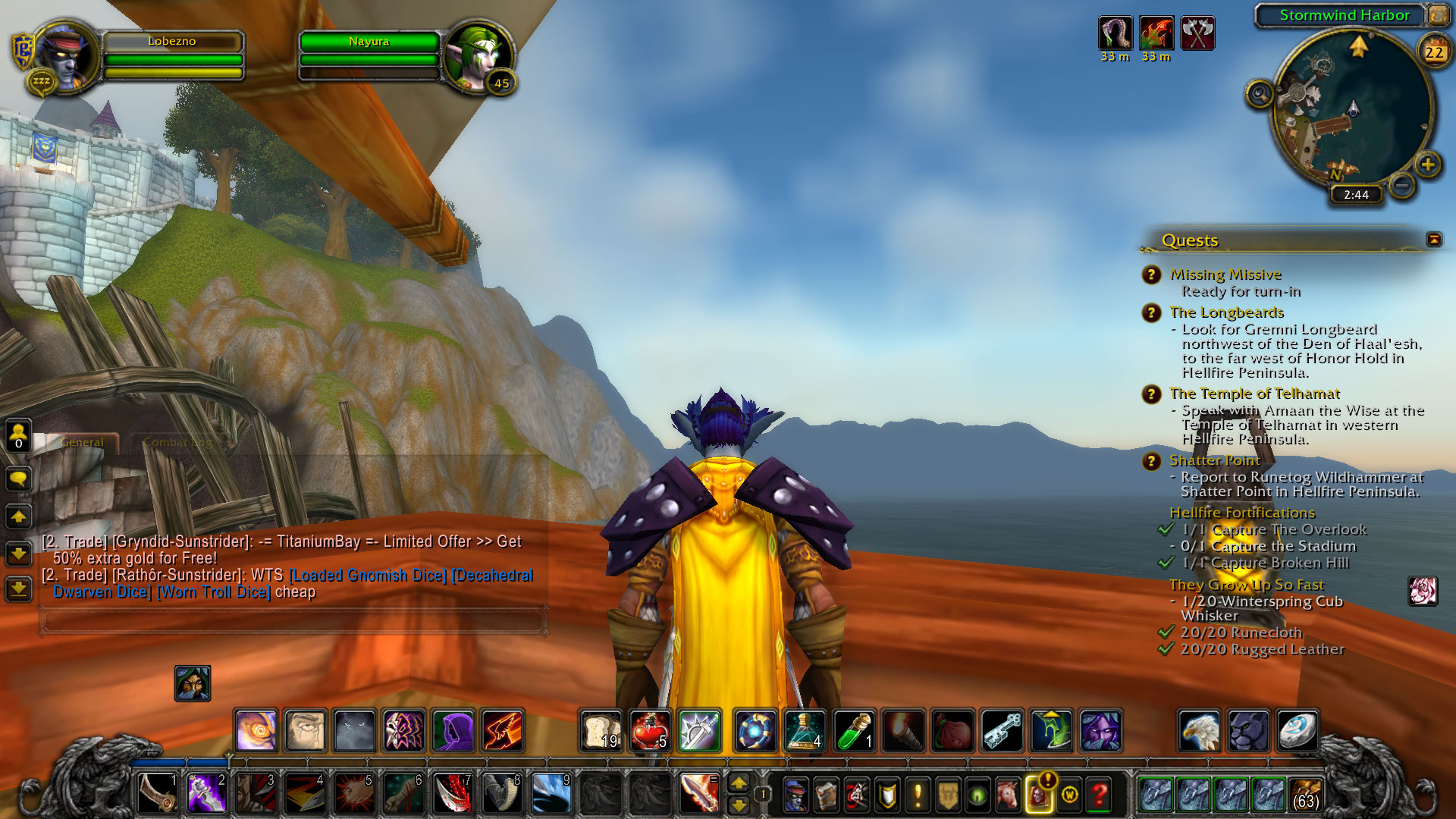Screen dimensions: 1456x819
Task: Activate the purple hooded Stealth ability
Action: tap(453, 731)
